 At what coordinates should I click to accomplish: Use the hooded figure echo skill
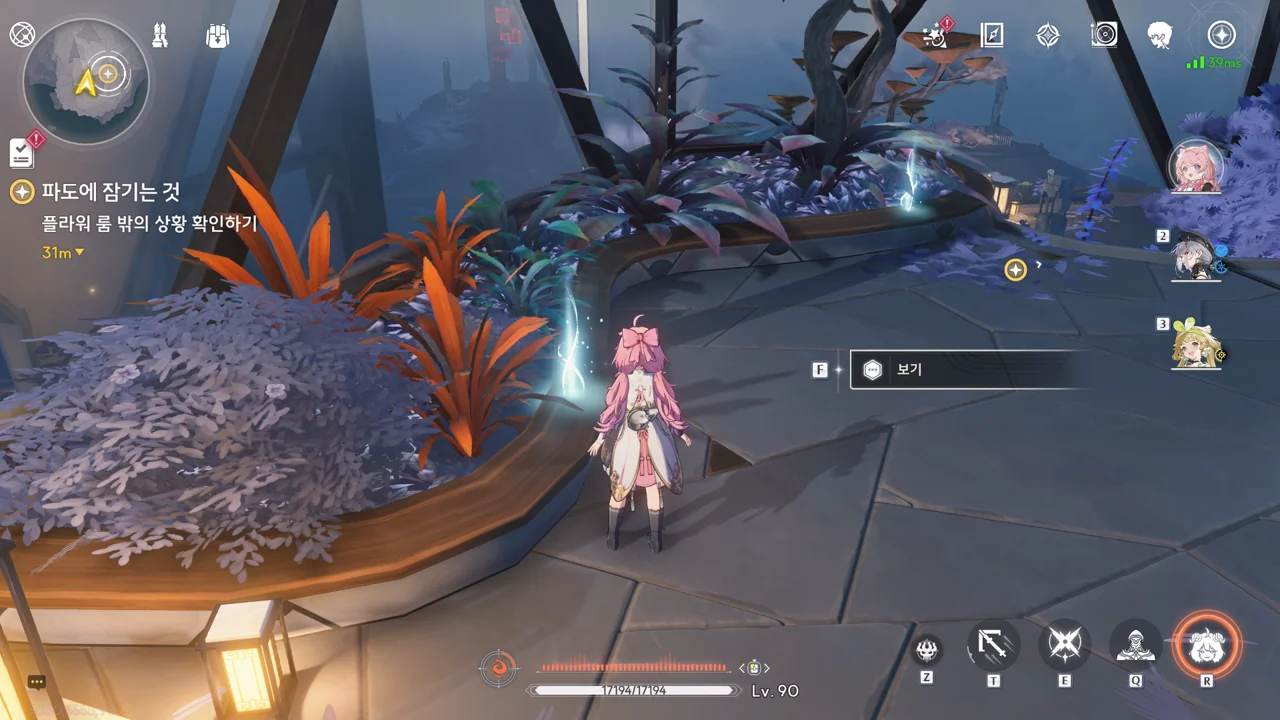[x=1136, y=645]
